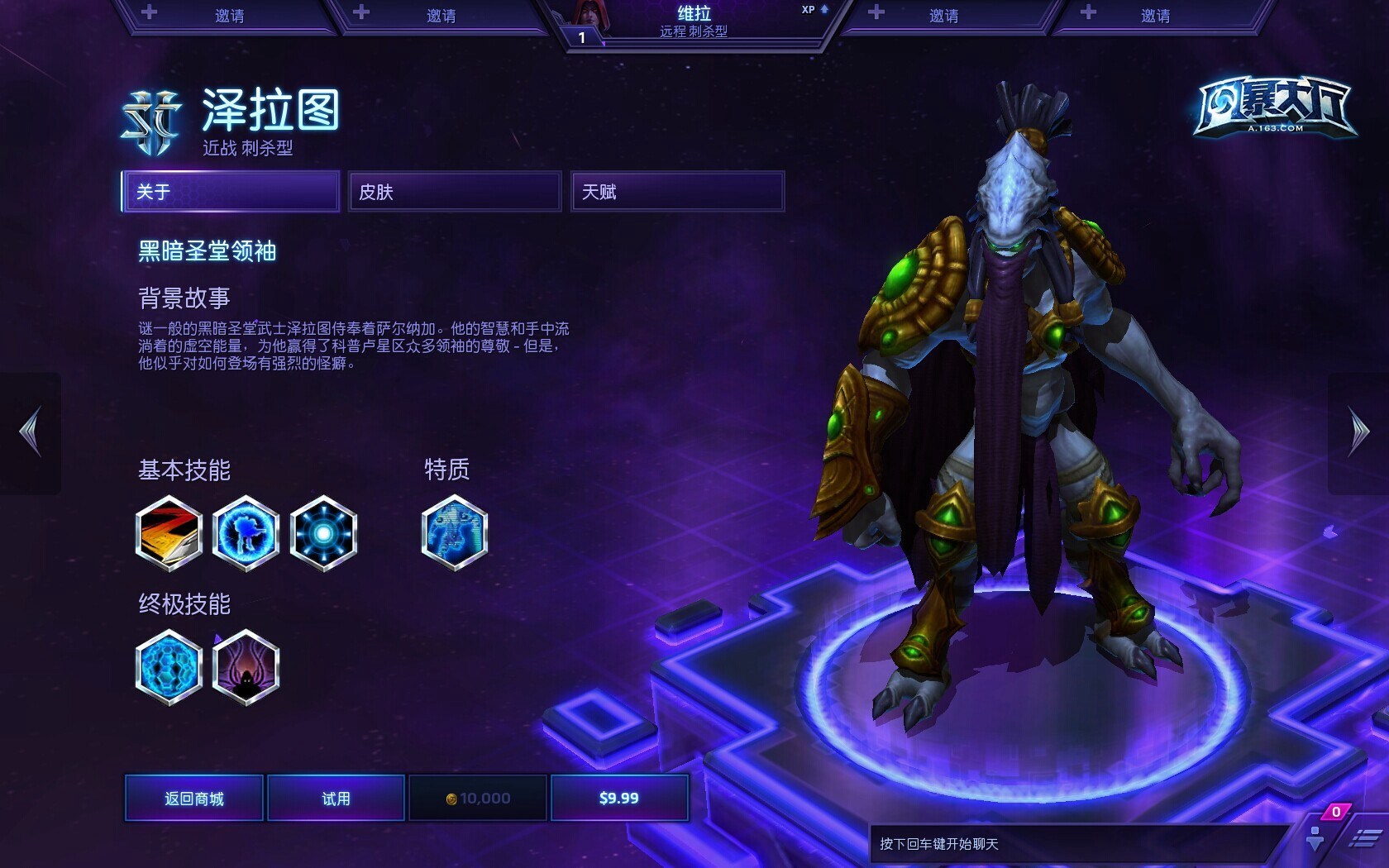View the 特质 trait icon
Screen dimensions: 1389x868
point(454,533)
